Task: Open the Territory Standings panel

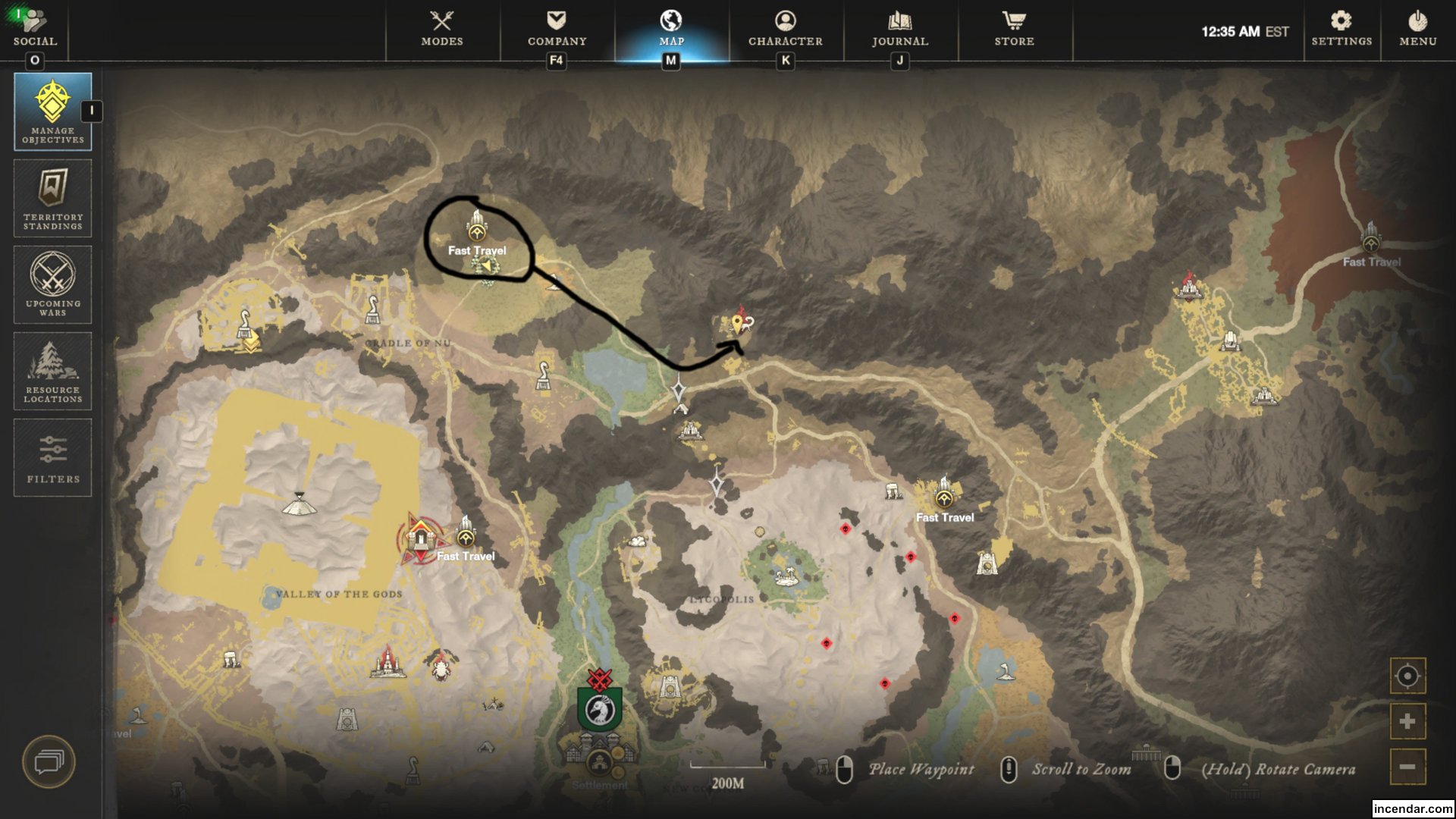Action: (x=52, y=199)
